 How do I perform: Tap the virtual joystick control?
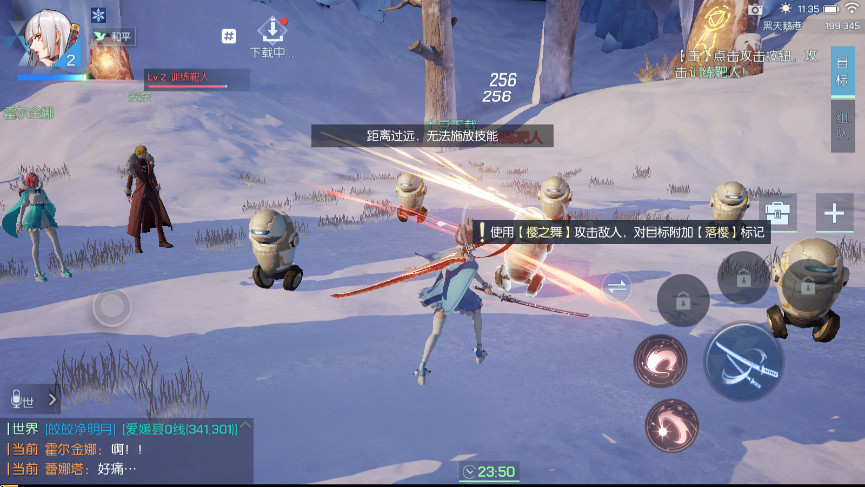click(111, 307)
